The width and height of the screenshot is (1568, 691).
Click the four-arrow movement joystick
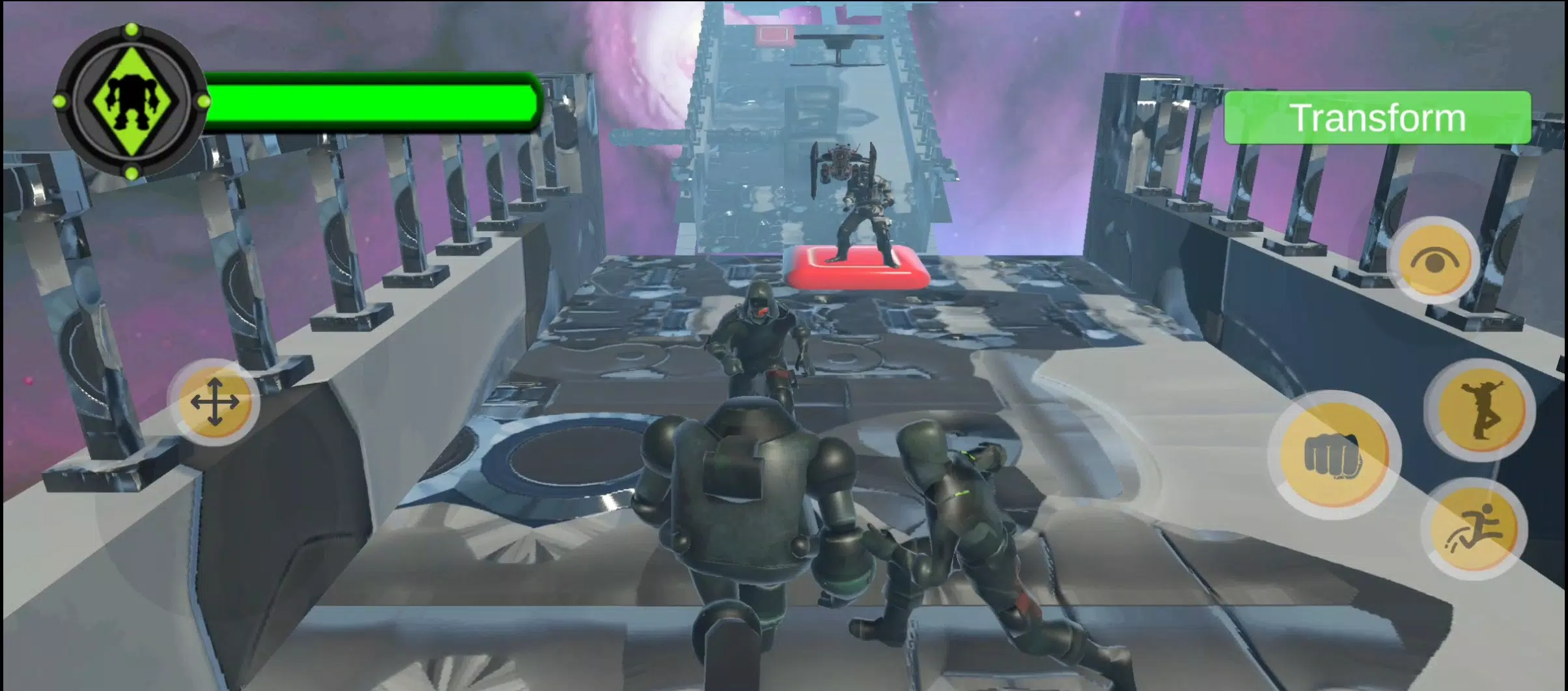215,402
